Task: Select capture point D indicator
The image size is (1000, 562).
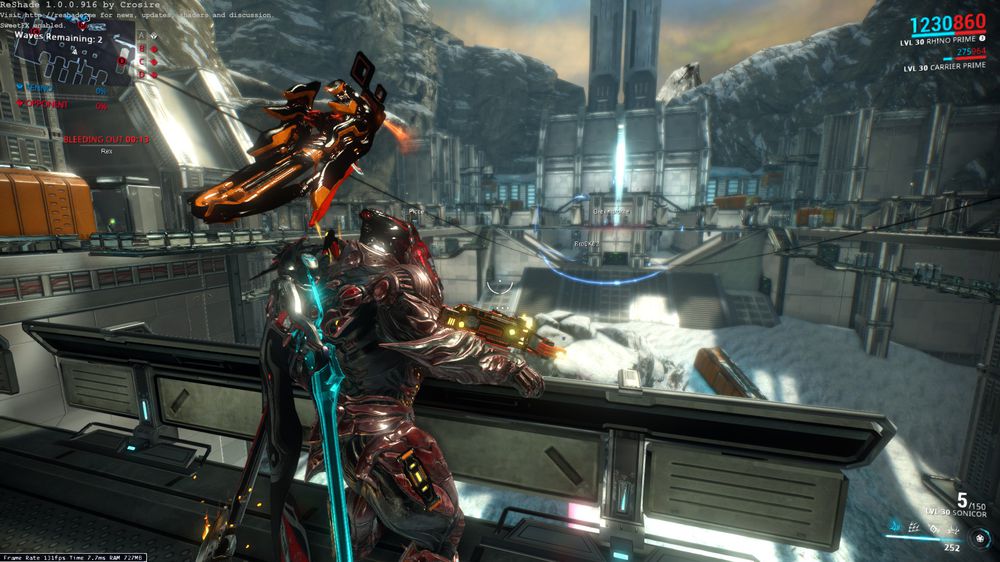Action: coord(142,74)
